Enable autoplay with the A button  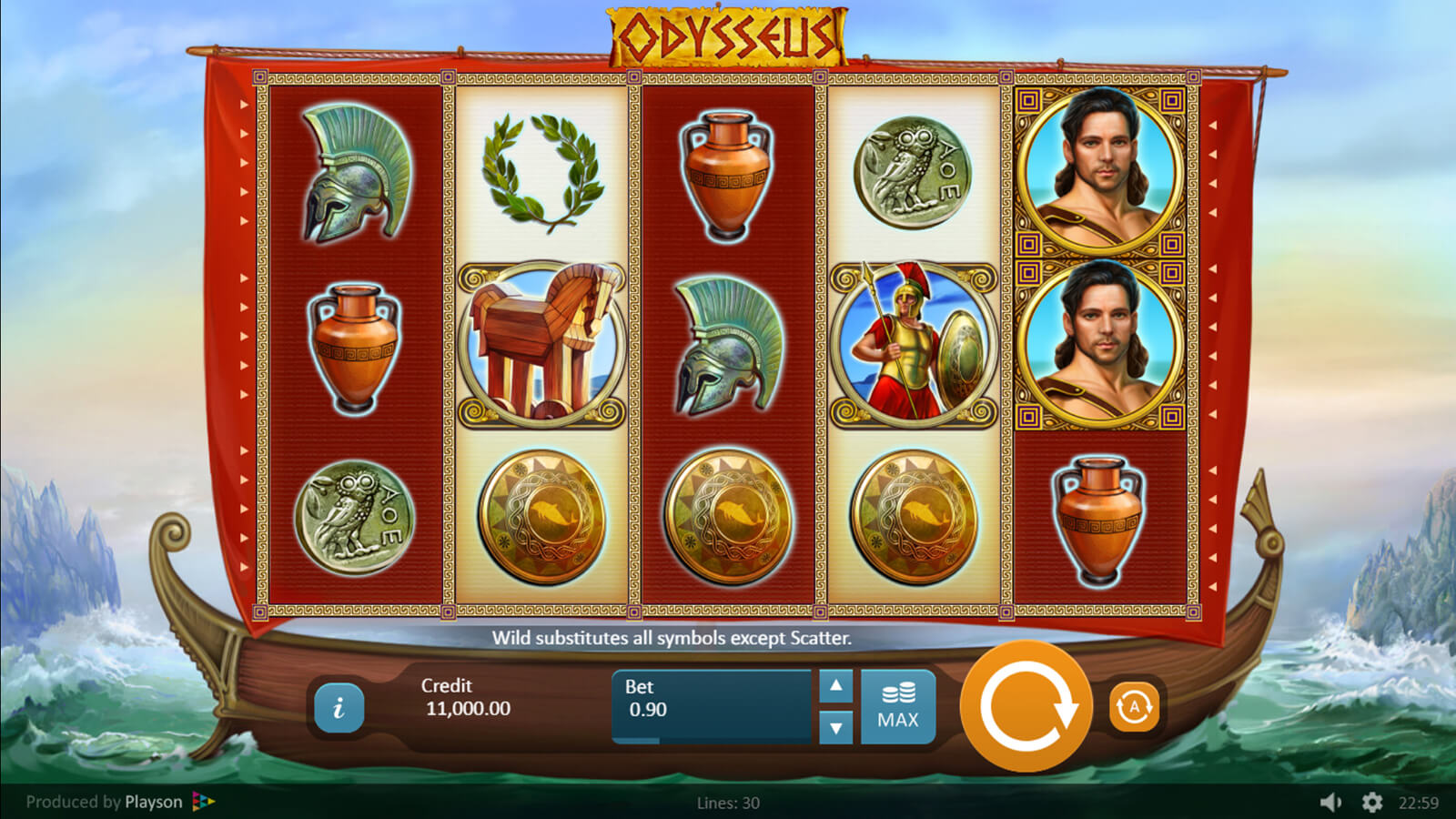(1134, 706)
